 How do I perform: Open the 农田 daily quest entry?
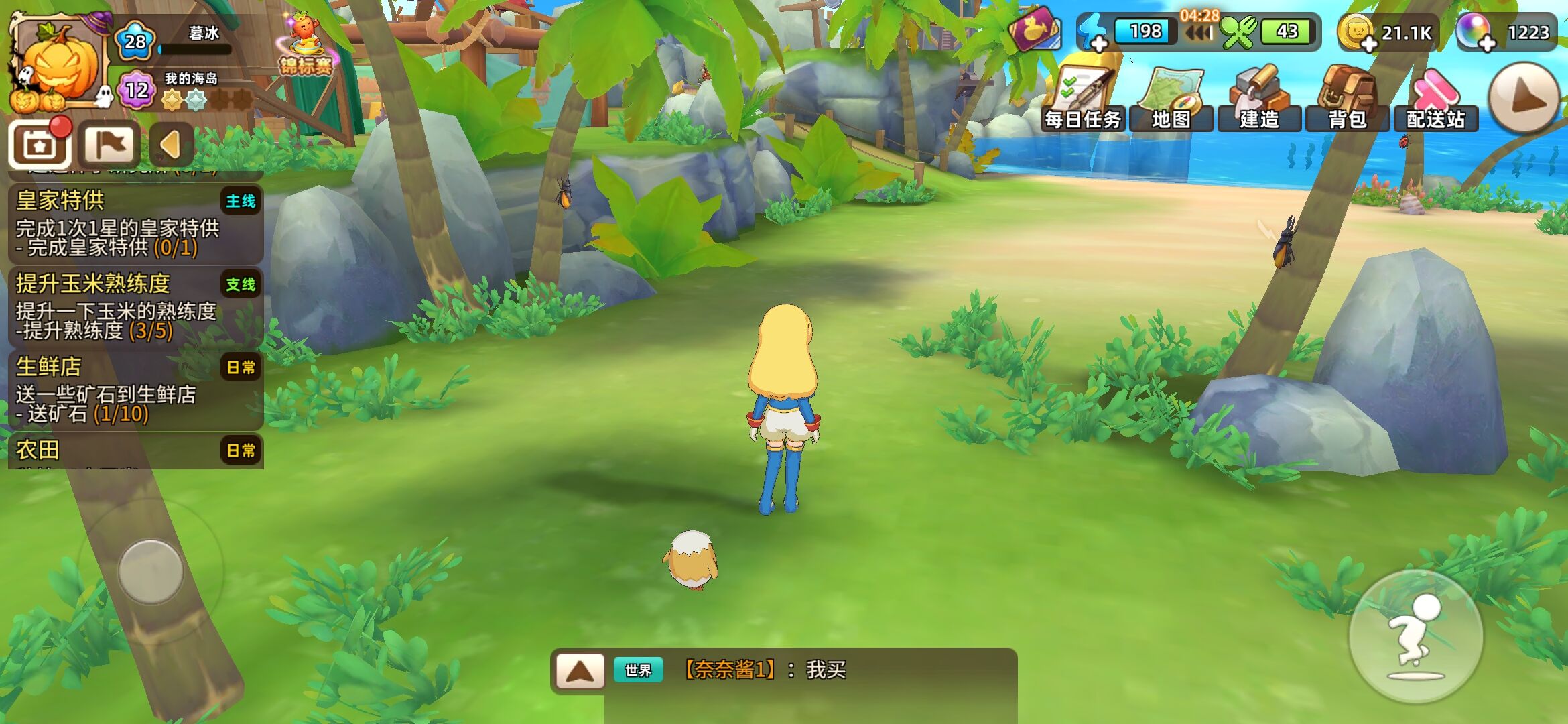pyautogui.click(x=134, y=450)
